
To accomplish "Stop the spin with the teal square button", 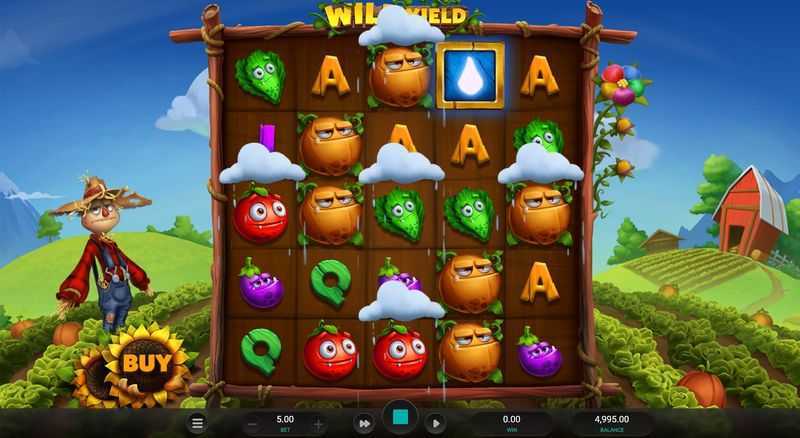I will tap(400, 419).
